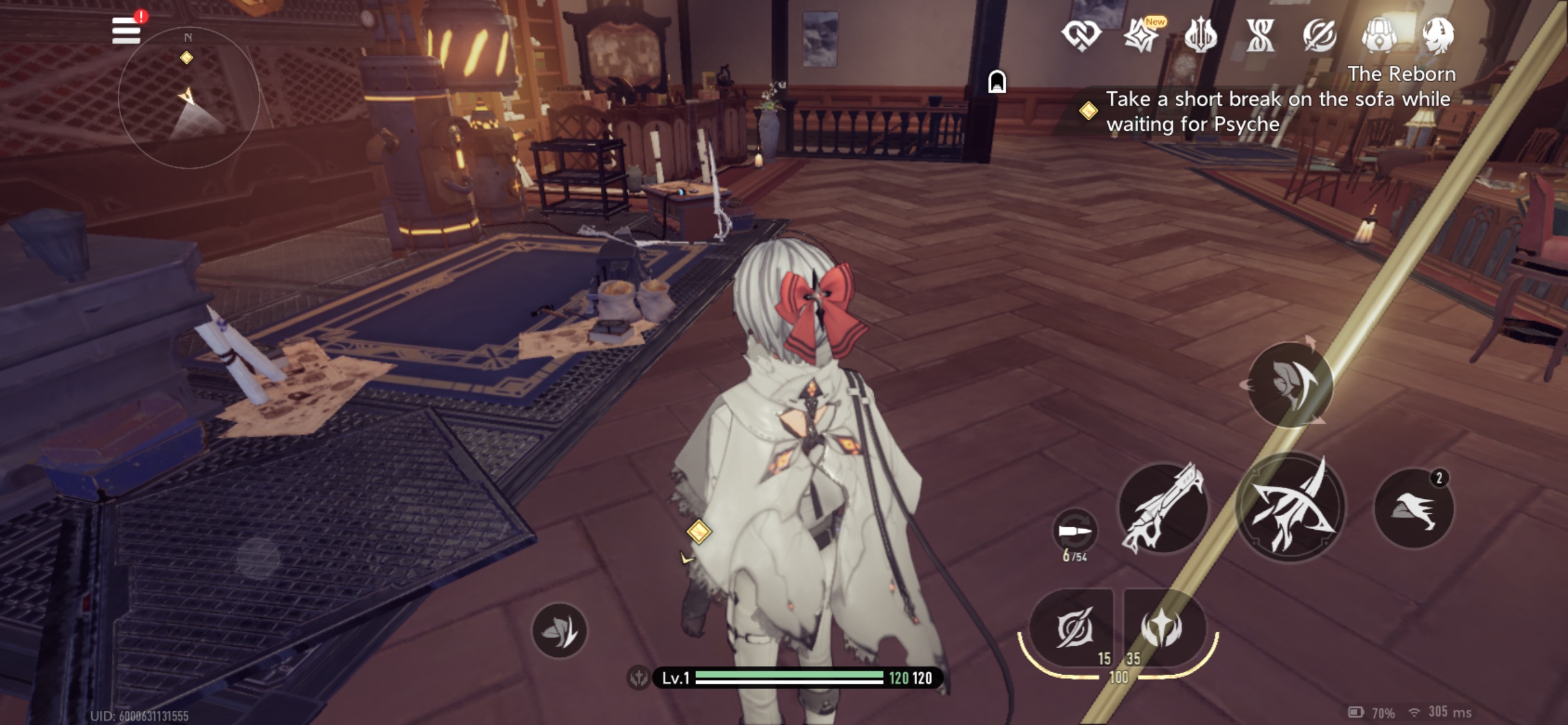Select the sofa break quest tracker
Screen dimensions: 1568x725
click(1270, 112)
